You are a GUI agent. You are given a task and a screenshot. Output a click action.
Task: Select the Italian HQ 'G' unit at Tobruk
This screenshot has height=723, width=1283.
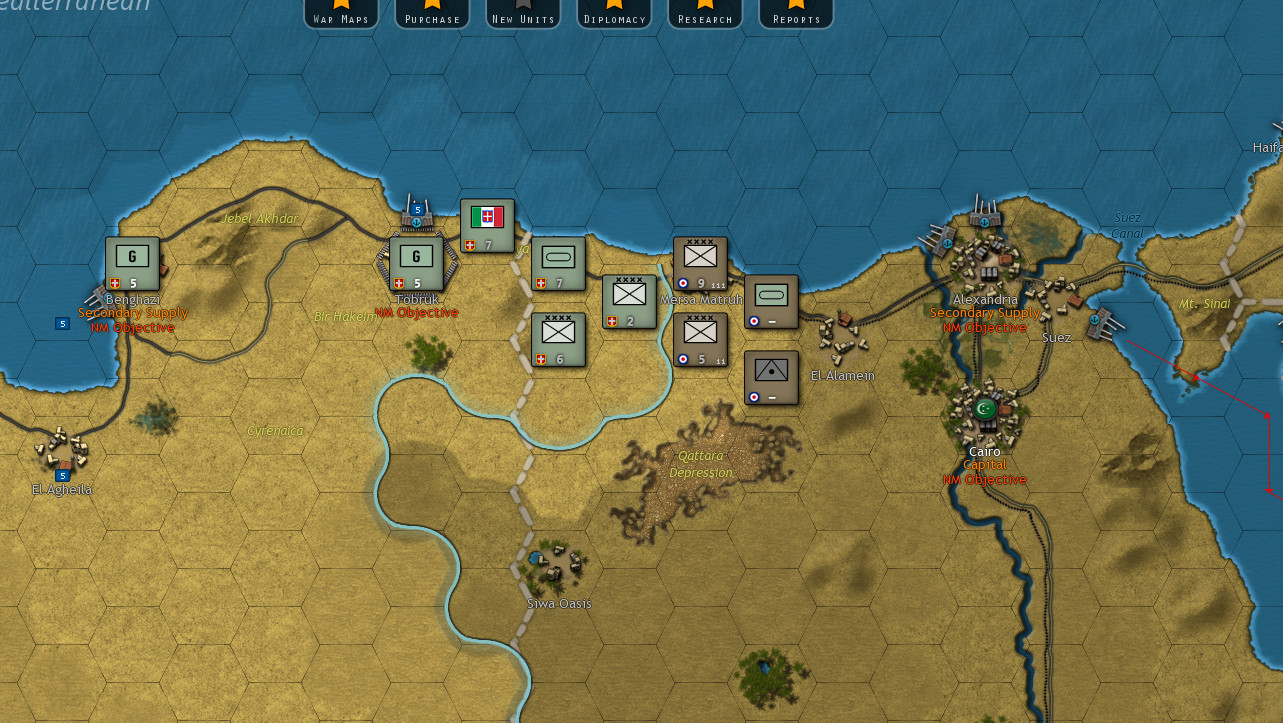416,258
